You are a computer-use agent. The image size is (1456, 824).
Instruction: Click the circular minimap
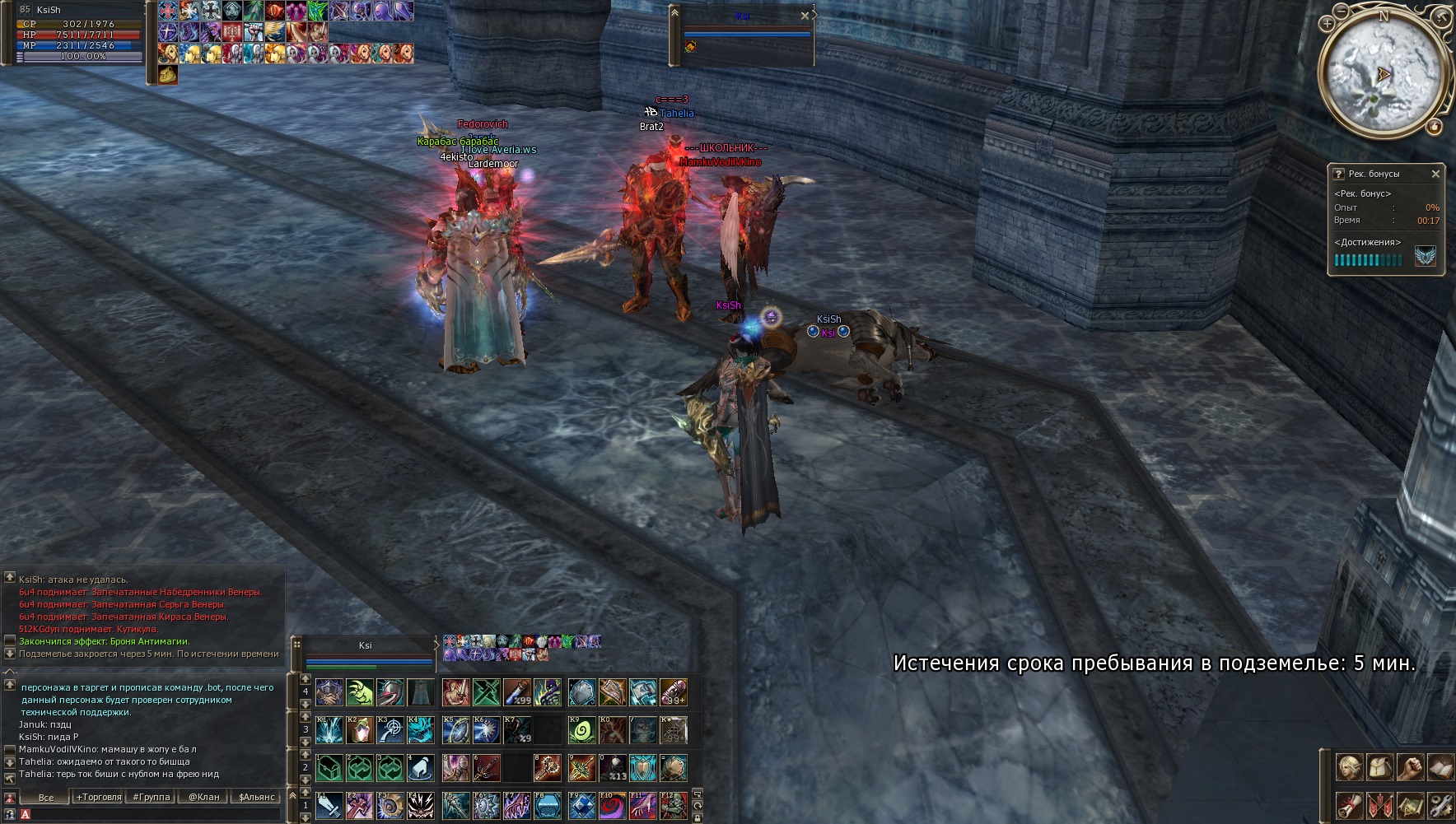(1384, 74)
